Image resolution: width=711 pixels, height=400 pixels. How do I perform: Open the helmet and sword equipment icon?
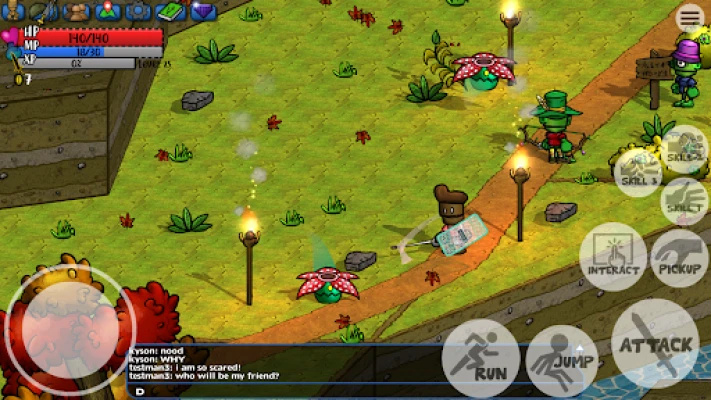pyautogui.click(x=45, y=12)
